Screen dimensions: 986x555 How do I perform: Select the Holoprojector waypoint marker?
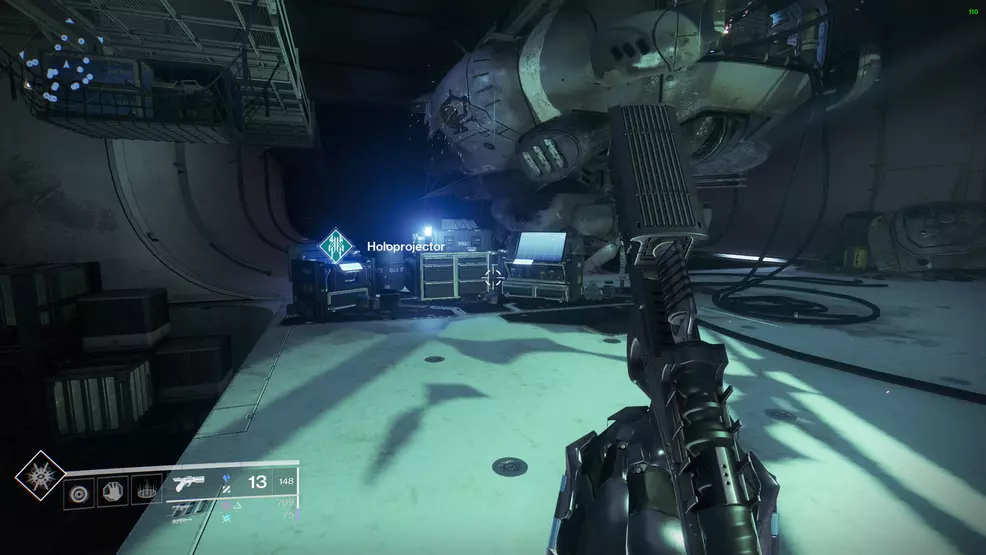point(337,246)
